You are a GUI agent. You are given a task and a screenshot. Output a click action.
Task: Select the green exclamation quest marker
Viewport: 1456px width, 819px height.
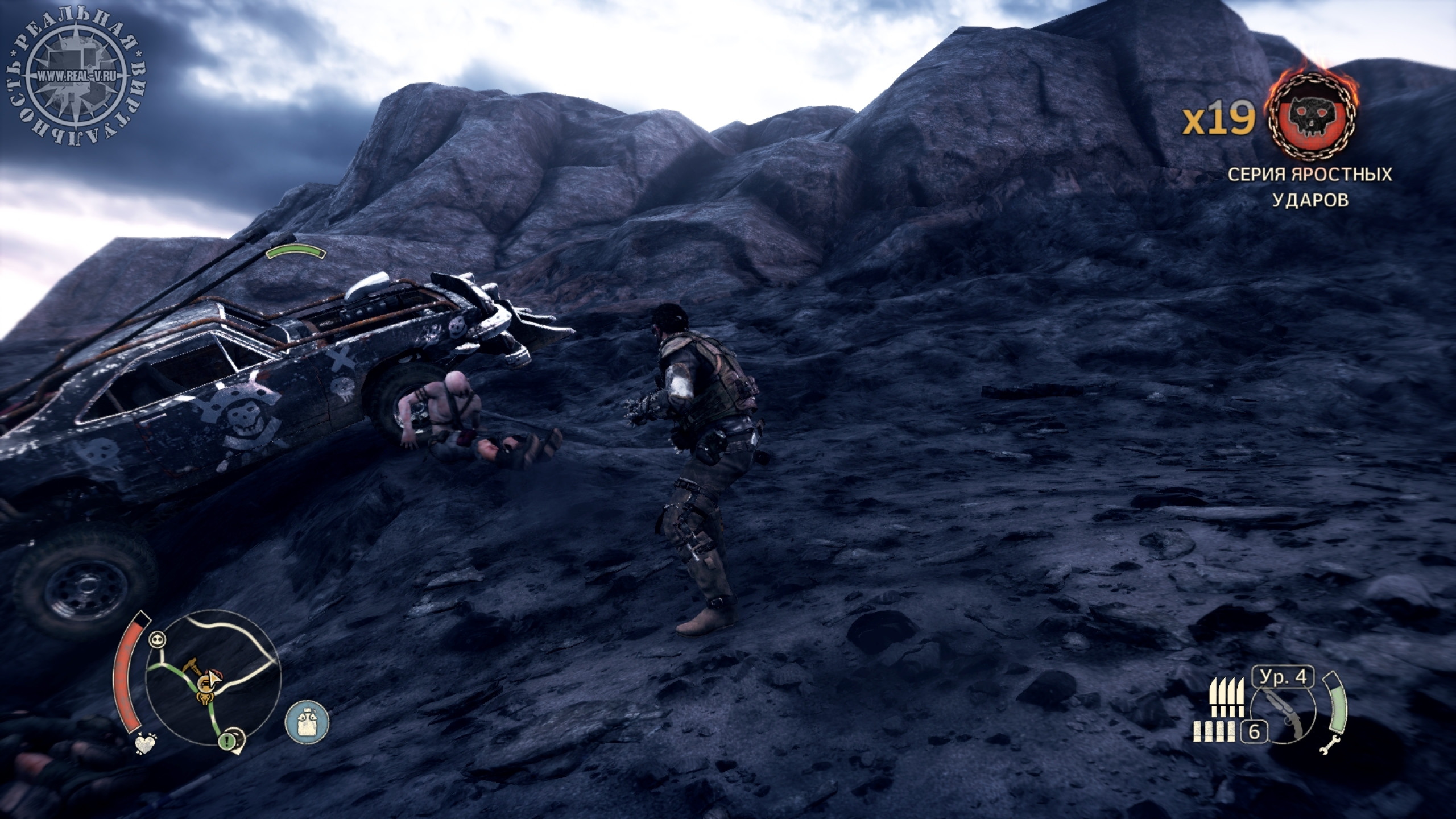[228, 741]
